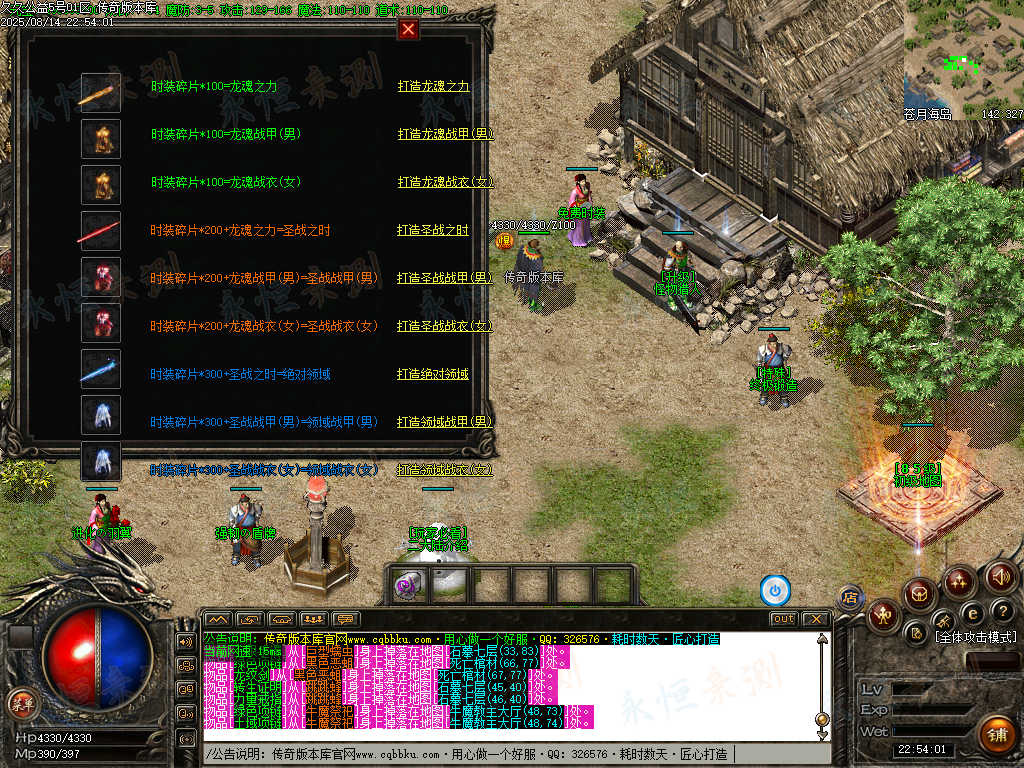Select the 打造龙魂战衣(女) link
The height and width of the screenshot is (768, 1024).
point(445,182)
